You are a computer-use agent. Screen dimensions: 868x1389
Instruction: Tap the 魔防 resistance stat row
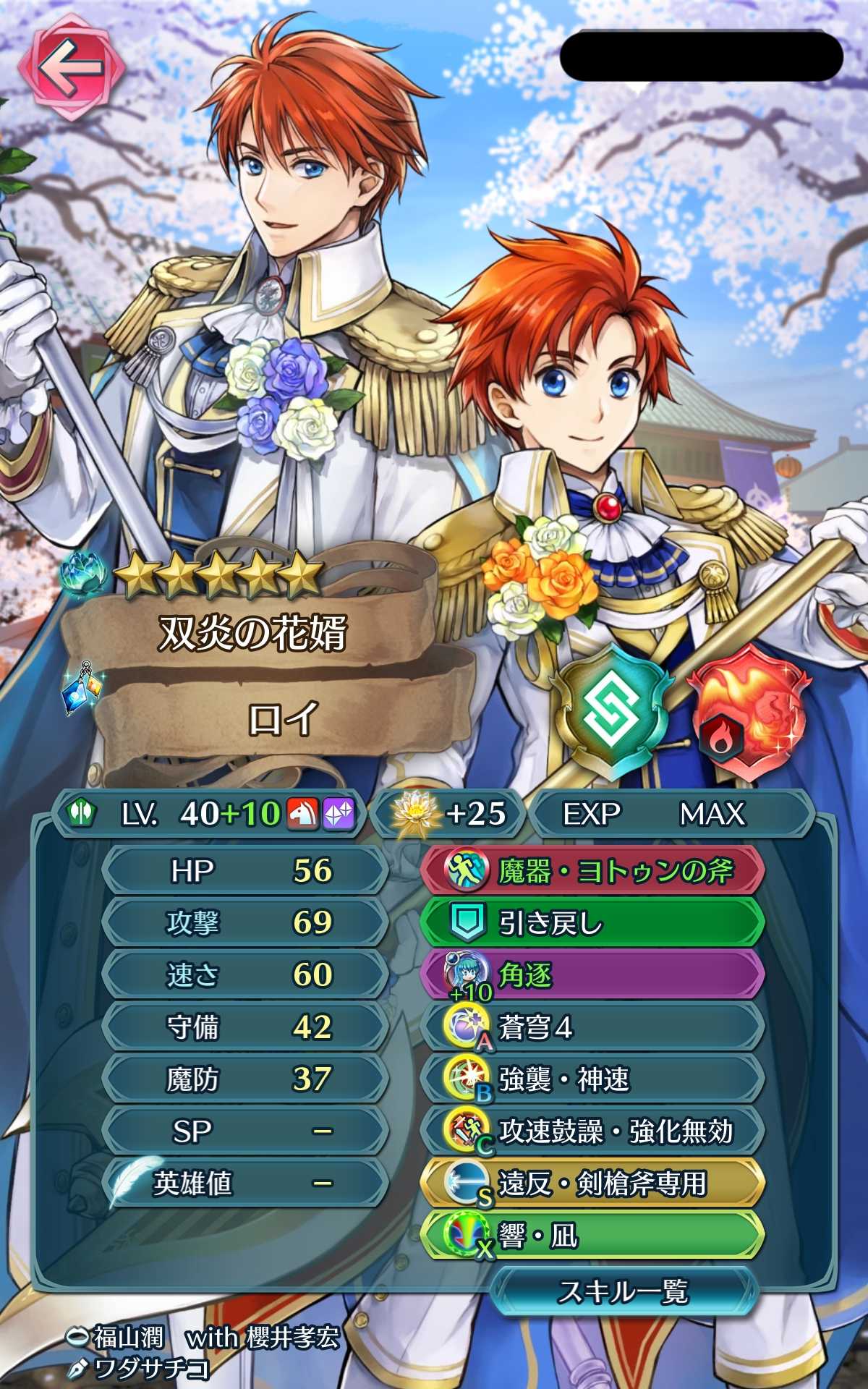pos(246,1079)
